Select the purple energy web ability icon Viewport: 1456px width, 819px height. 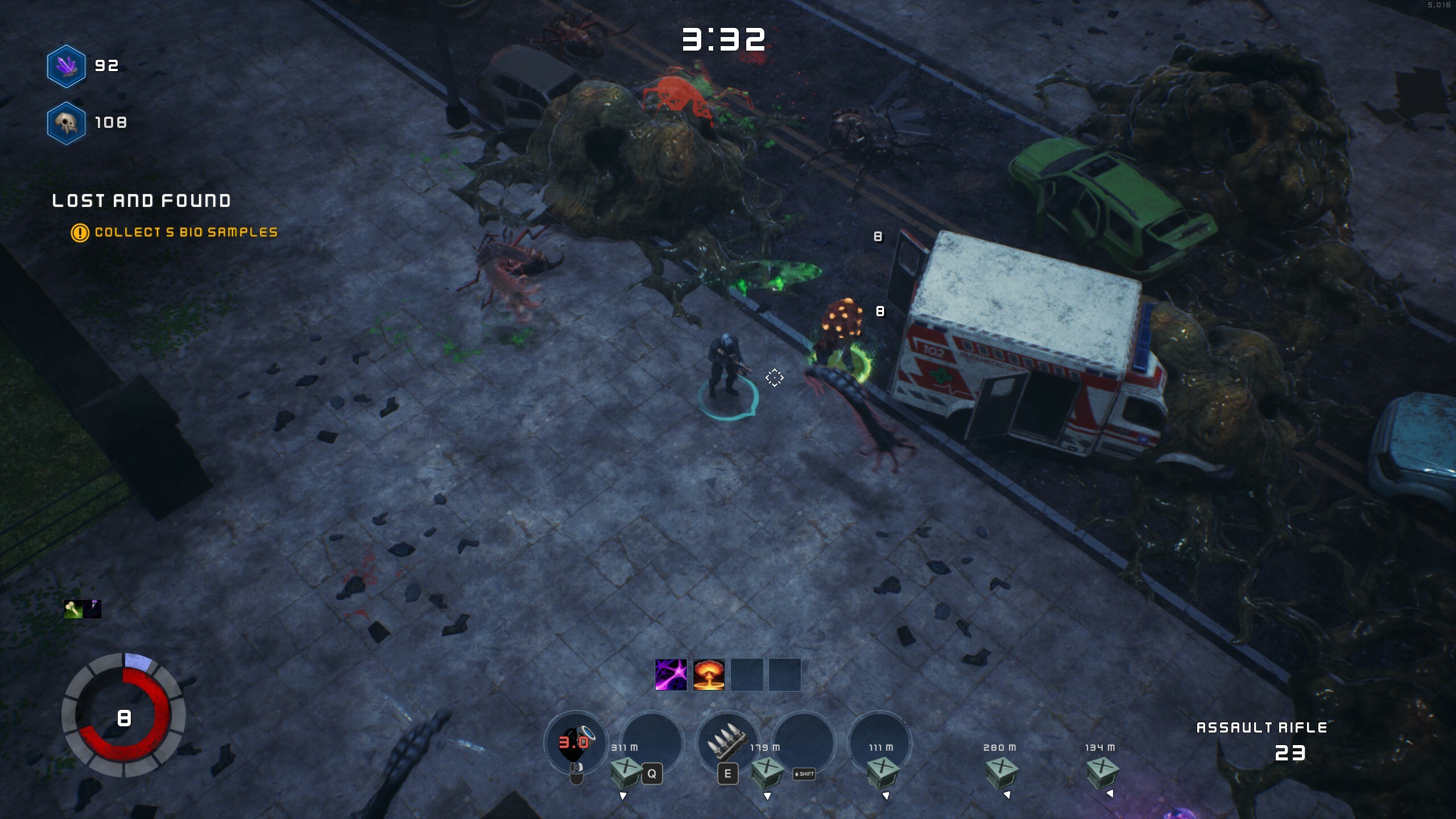click(x=671, y=673)
